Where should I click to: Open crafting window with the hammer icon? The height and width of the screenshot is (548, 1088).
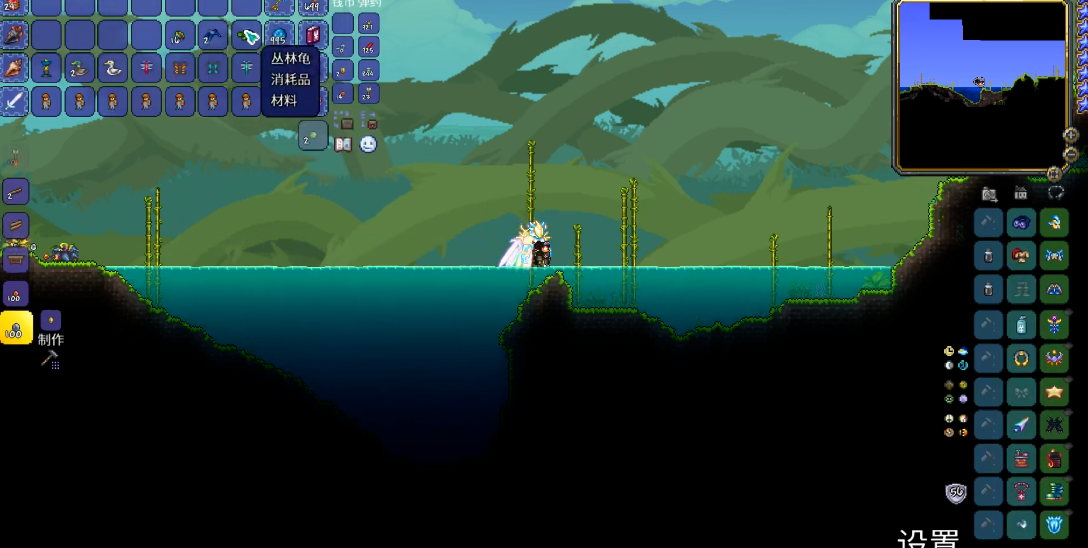click(49, 359)
